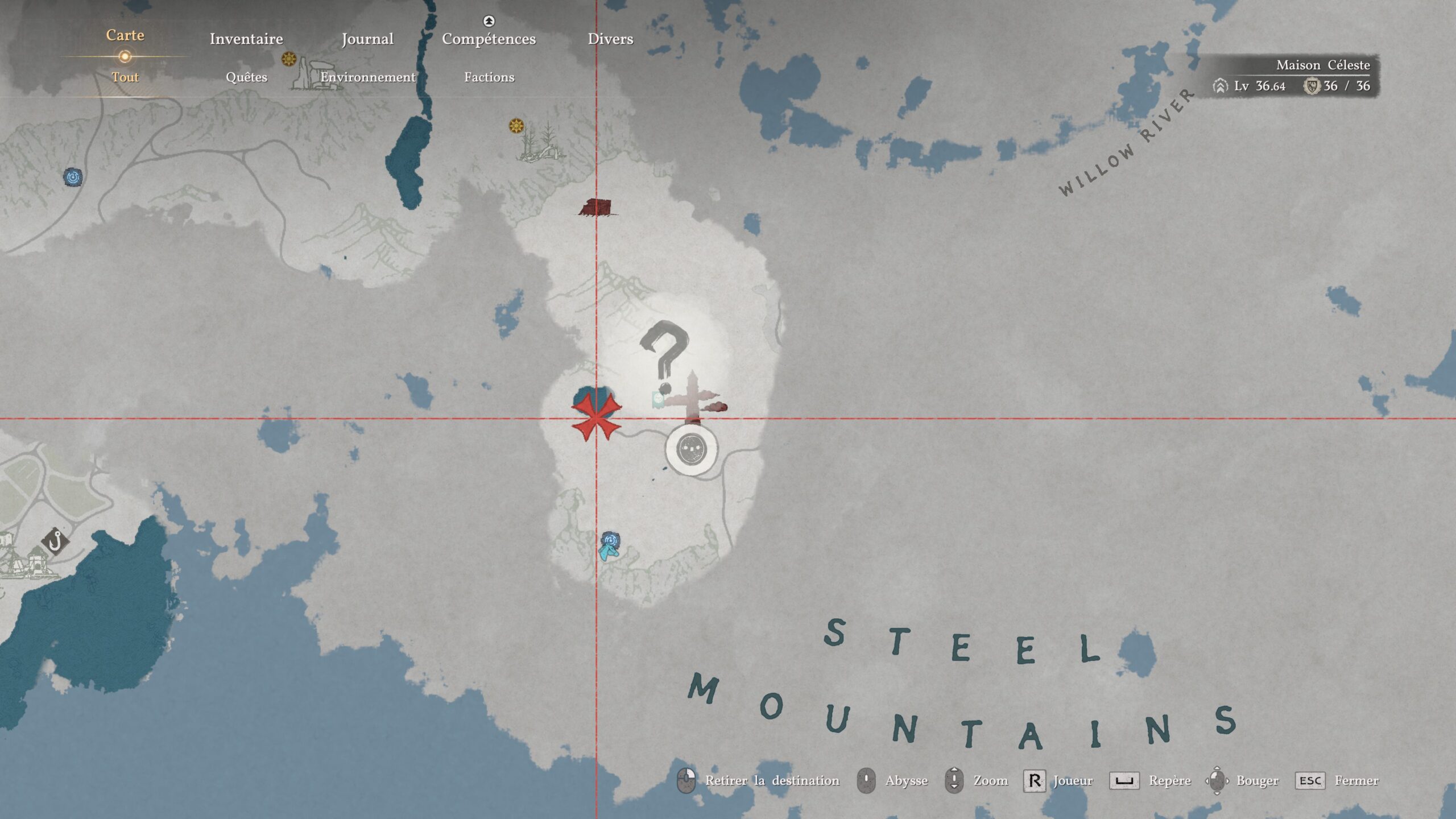Filter the map by Quêtes
This screenshot has height=819, width=1456.
246,77
